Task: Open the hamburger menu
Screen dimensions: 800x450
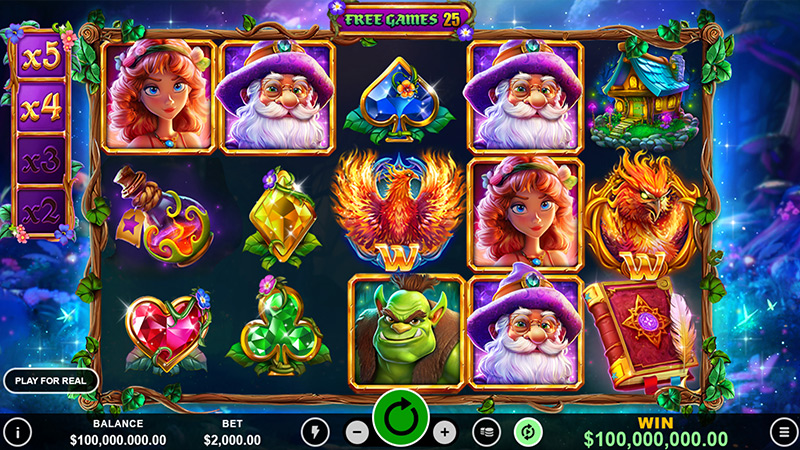Action: (784, 432)
